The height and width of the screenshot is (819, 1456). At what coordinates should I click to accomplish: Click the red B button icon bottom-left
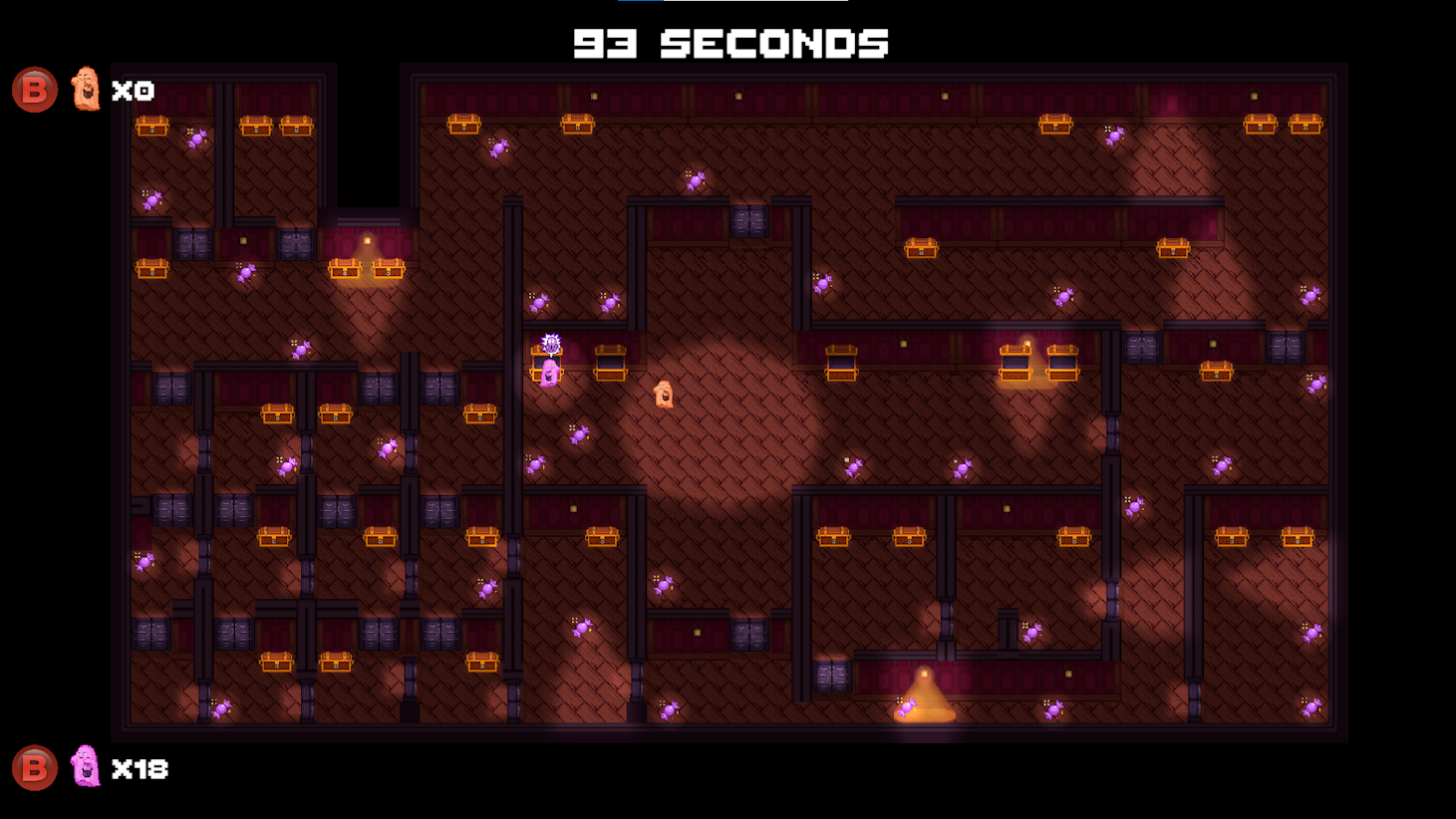point(33,769)
